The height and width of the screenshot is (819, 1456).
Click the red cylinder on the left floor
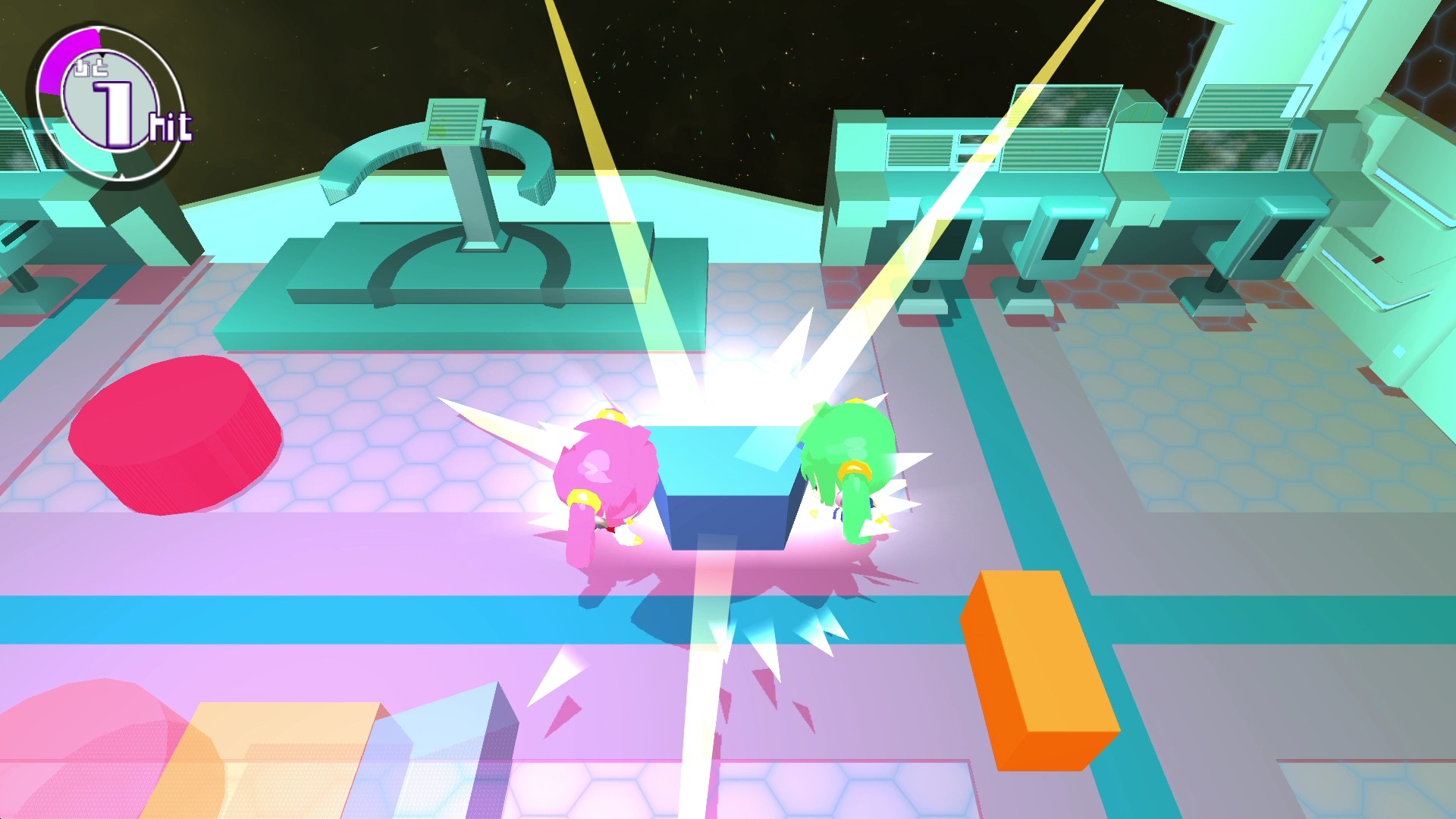(x=174, y=432)
